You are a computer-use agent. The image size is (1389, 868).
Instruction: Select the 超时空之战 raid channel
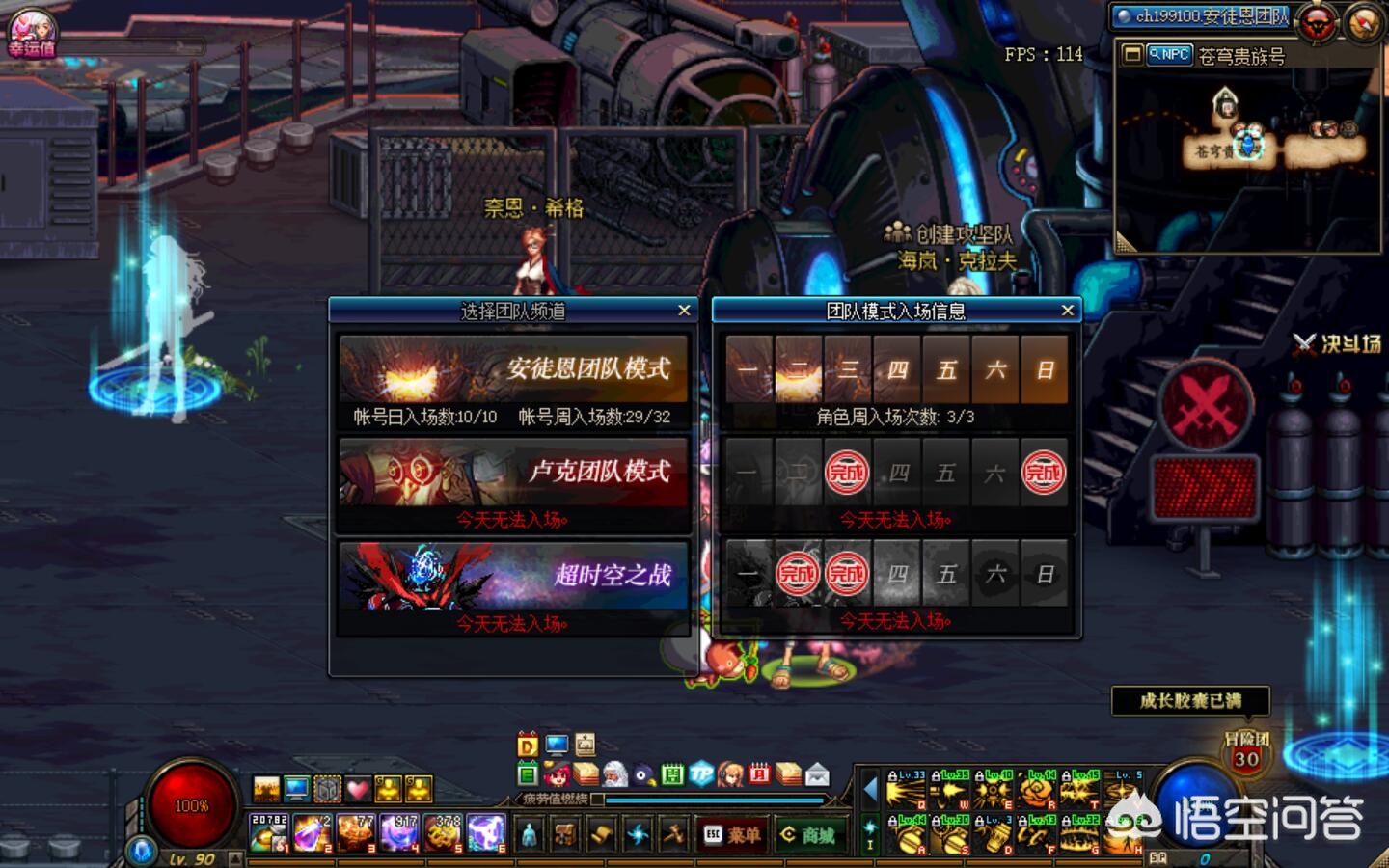[x=513, y=576]
